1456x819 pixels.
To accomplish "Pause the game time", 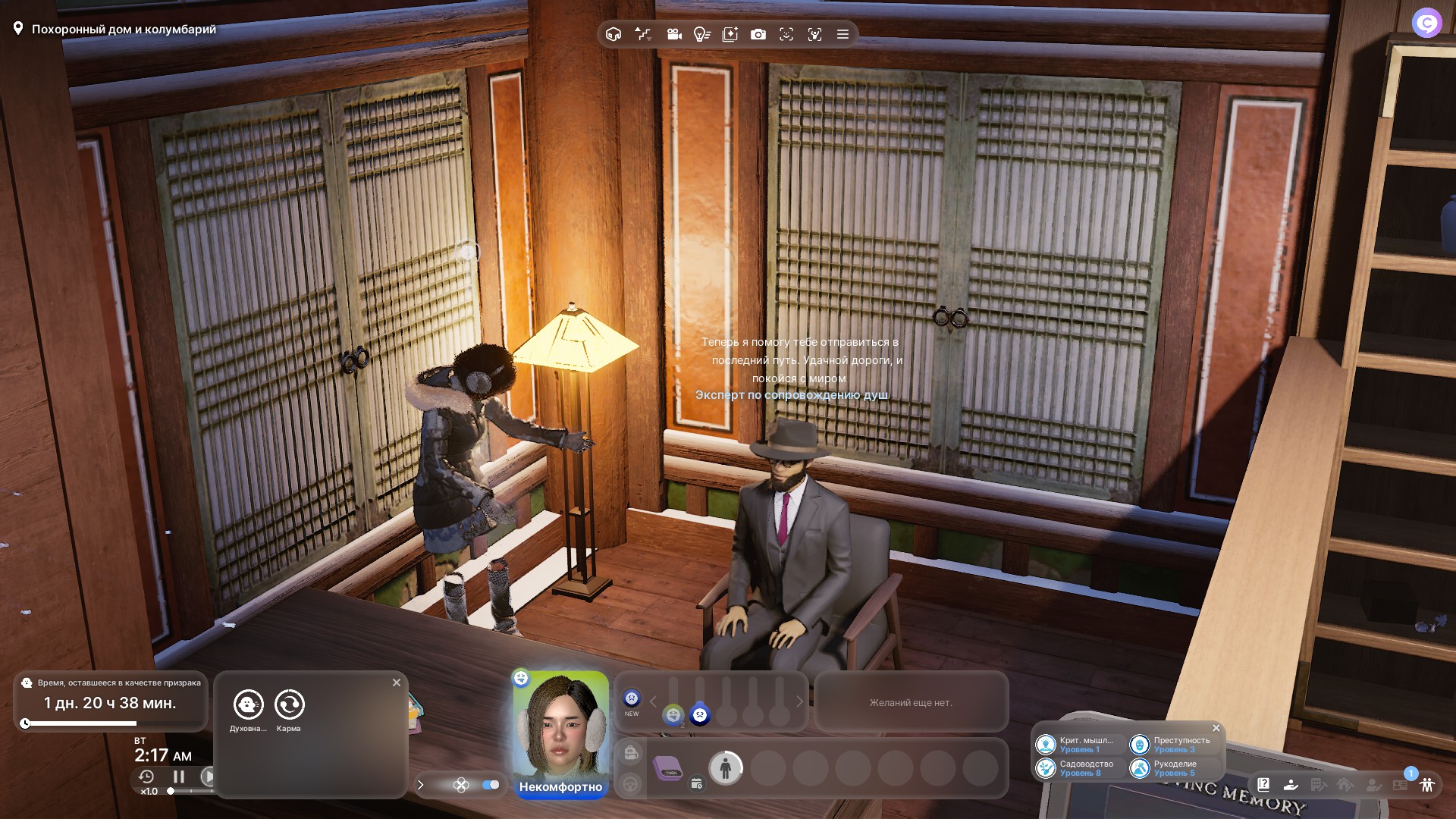I will click(x=179, y=777).
